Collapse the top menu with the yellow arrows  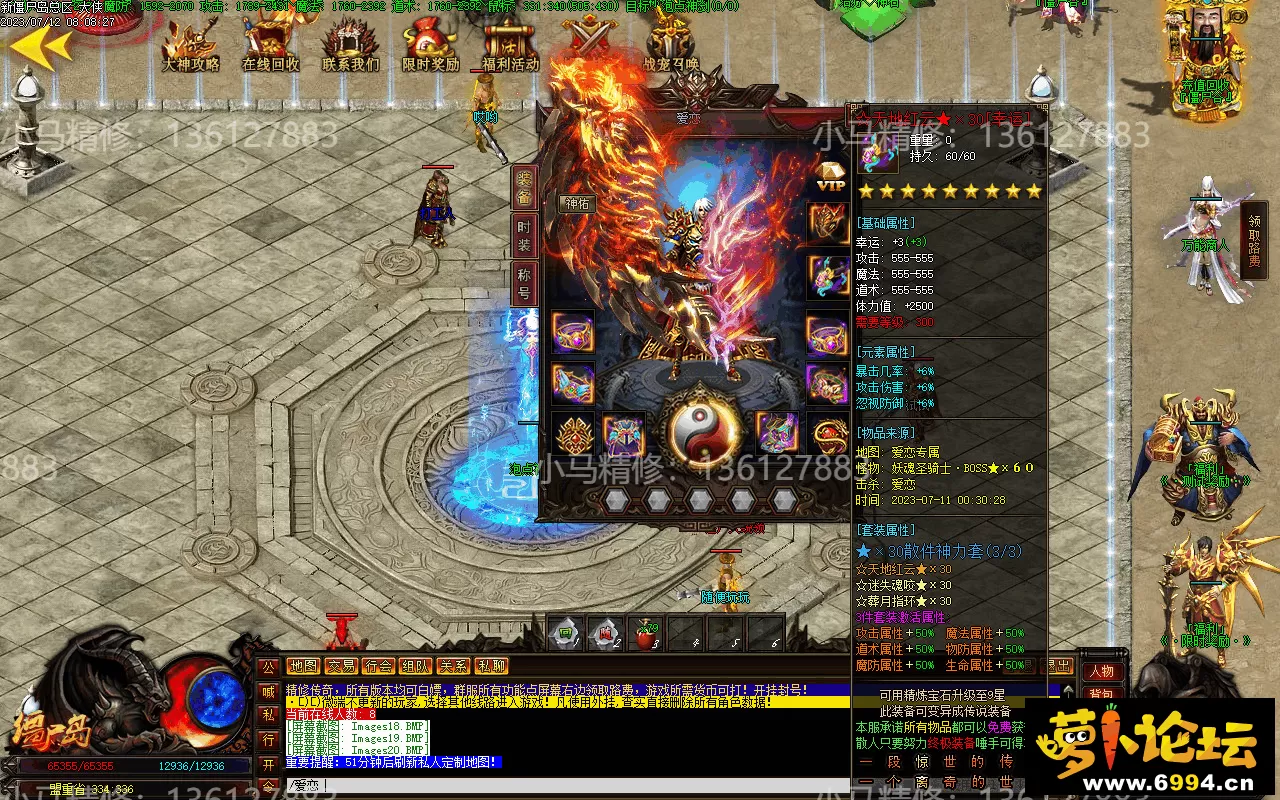(40, 45)
